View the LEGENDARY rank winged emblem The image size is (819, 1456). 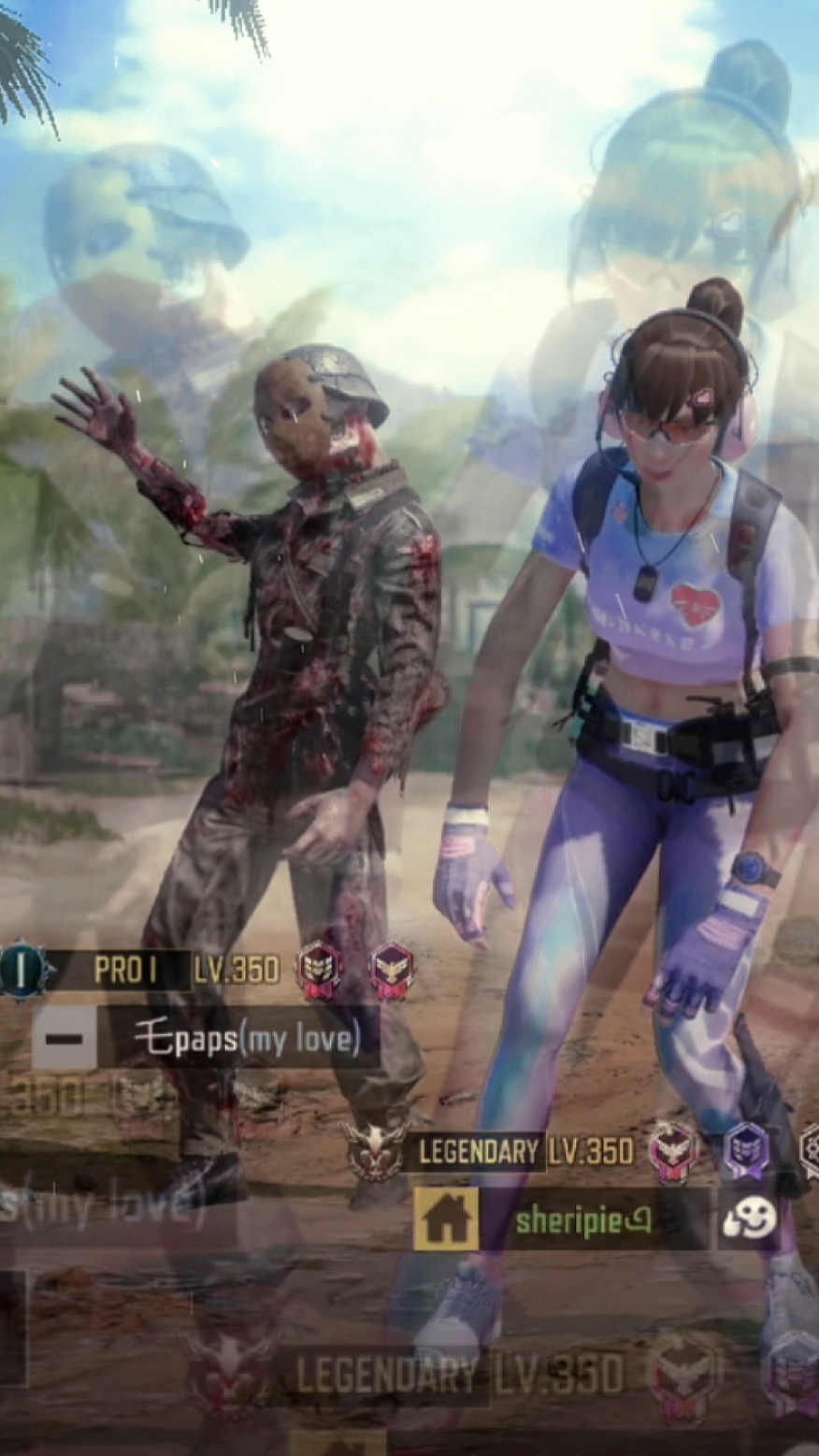375,1150
